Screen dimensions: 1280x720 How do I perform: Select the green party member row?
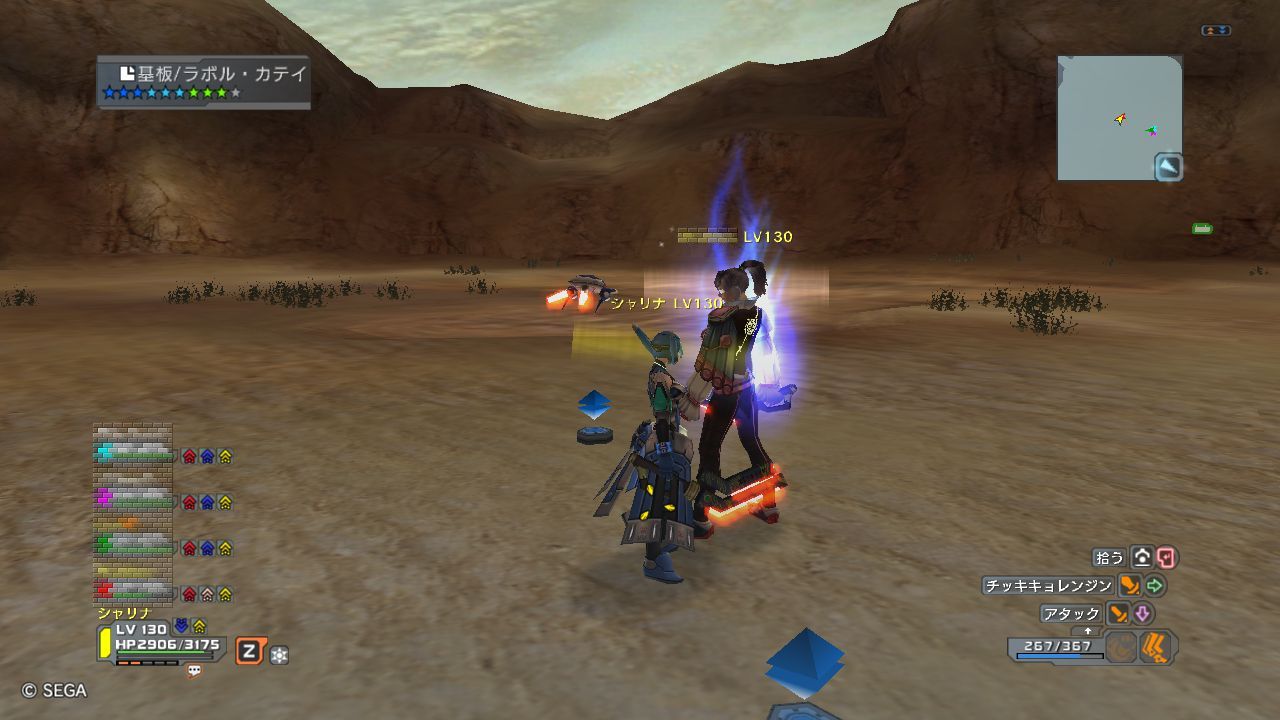134,544
